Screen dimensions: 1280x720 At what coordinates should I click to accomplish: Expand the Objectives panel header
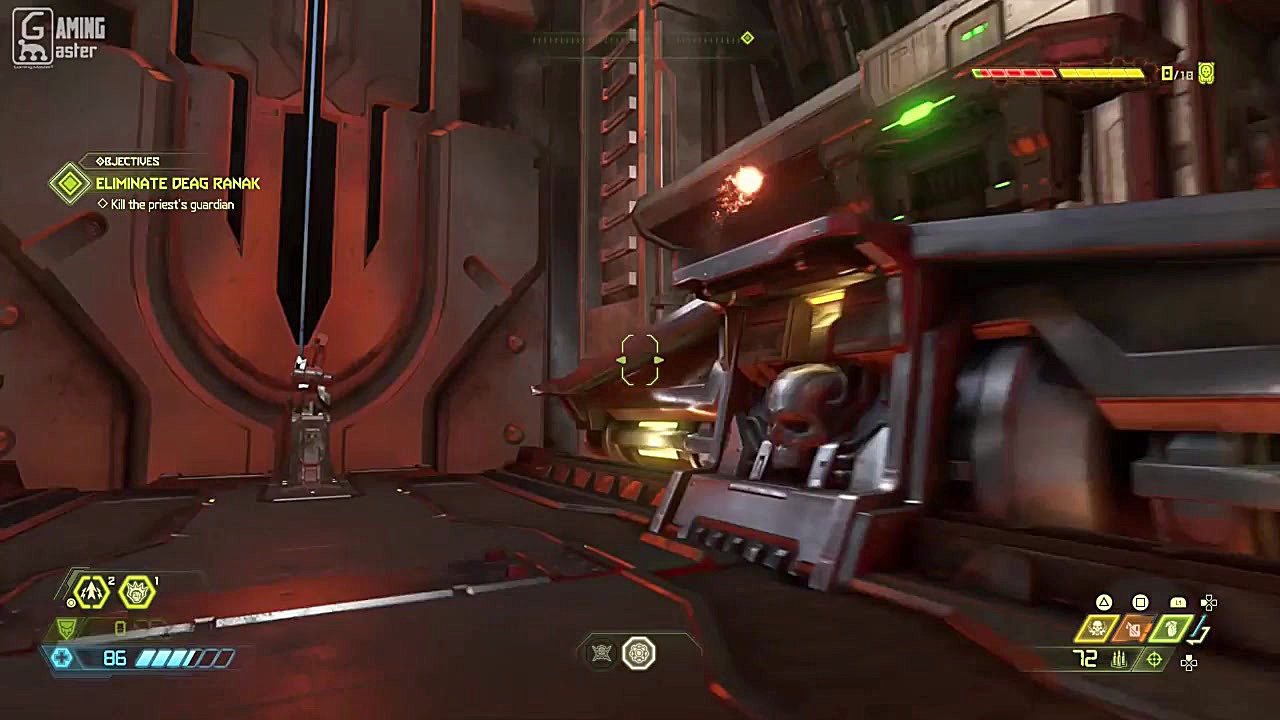point(129,161)
